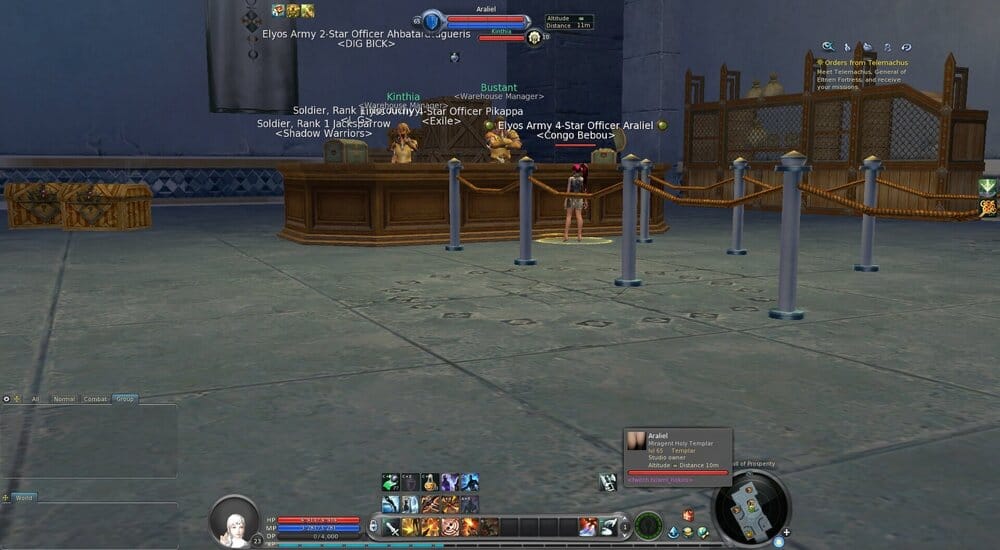
Task: Select the World chat tab
Action: click(x=24, y=497)
